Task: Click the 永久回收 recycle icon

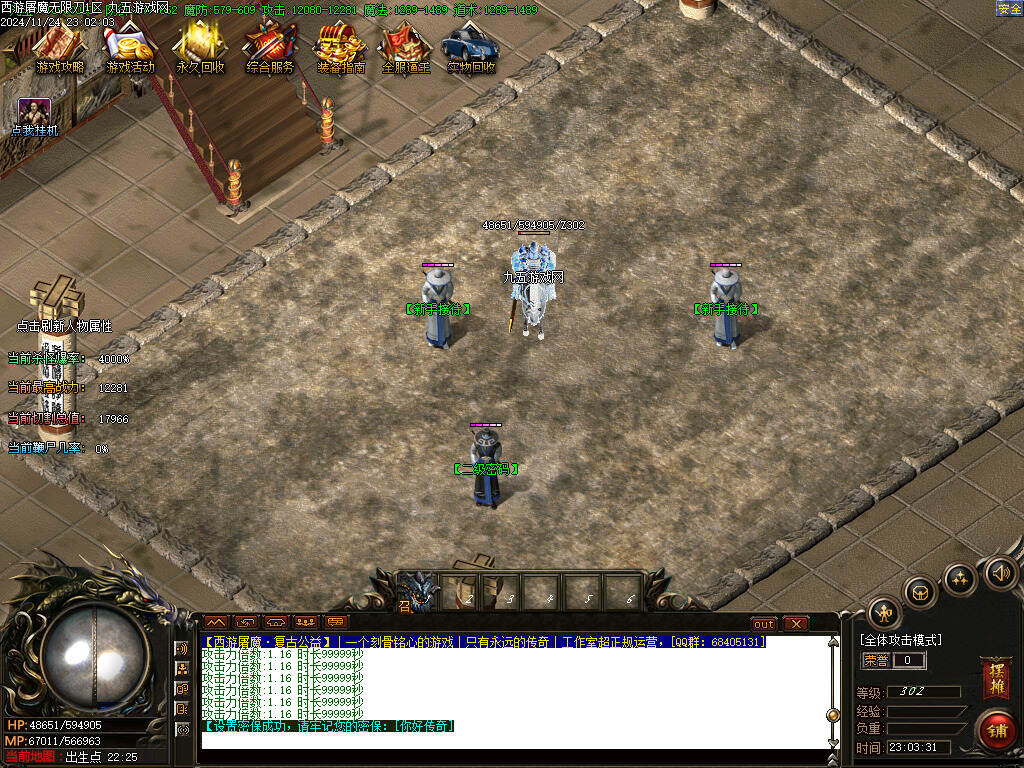Action: (x=200, y=48)
